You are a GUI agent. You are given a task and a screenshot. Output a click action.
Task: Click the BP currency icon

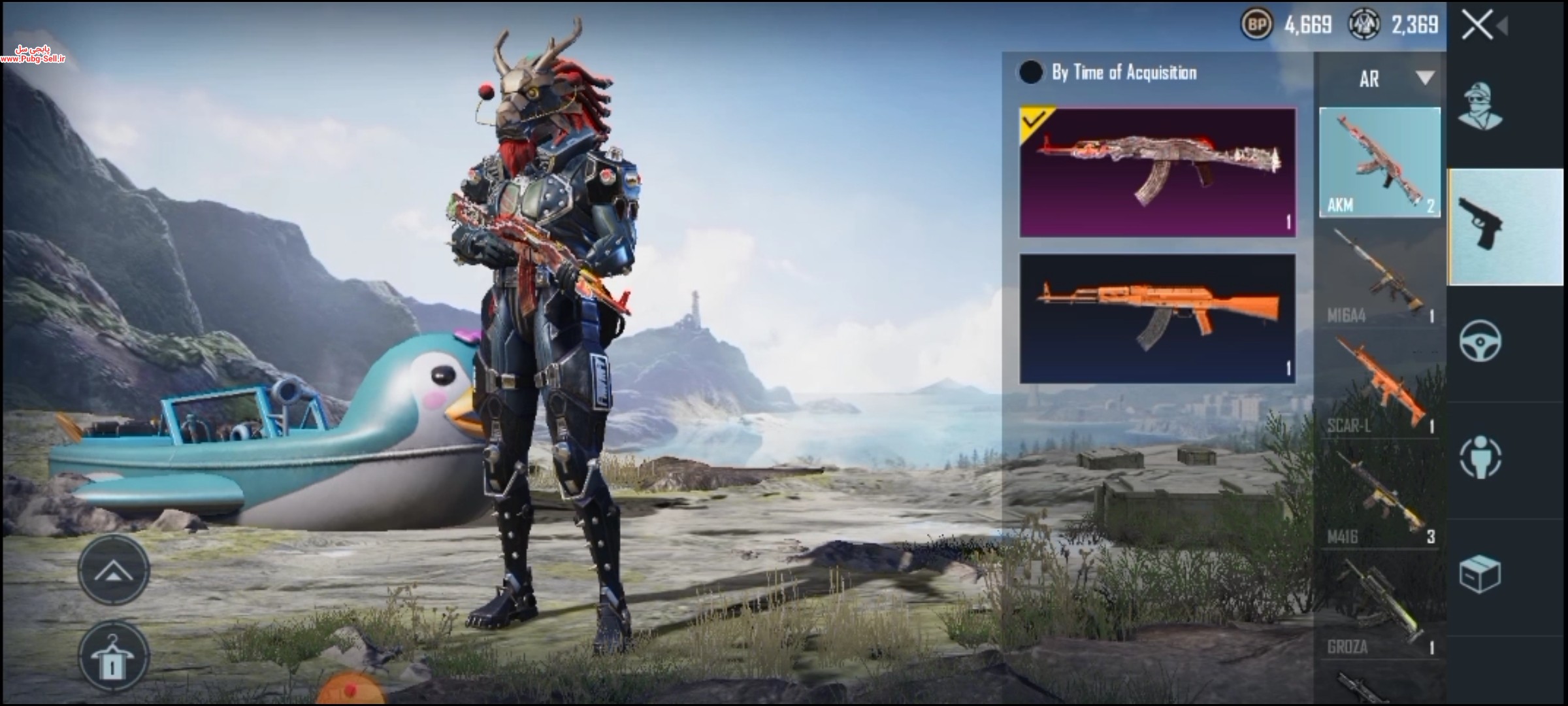(1256, 25)
